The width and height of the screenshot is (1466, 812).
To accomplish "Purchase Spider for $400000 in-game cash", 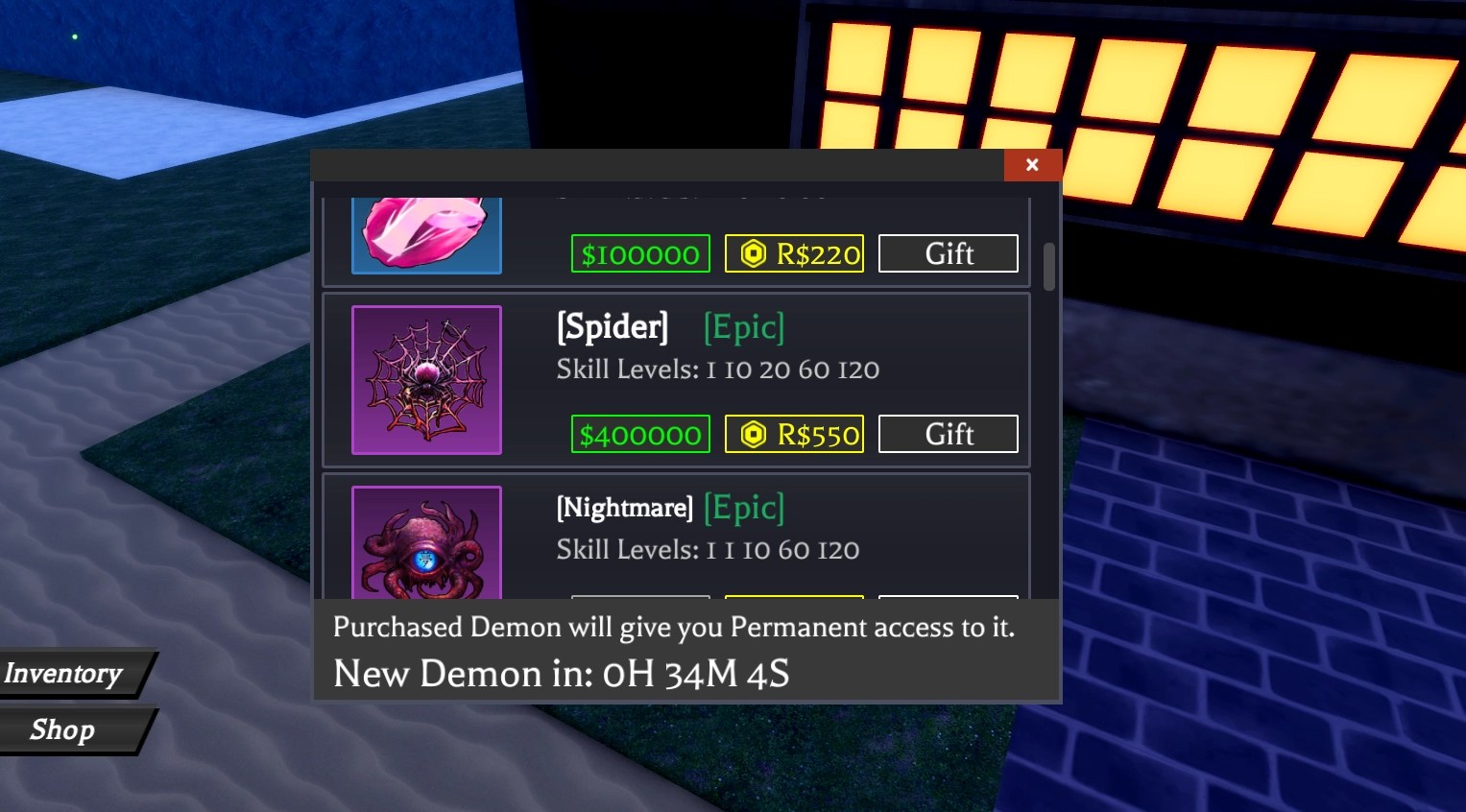I will [640, 434].
